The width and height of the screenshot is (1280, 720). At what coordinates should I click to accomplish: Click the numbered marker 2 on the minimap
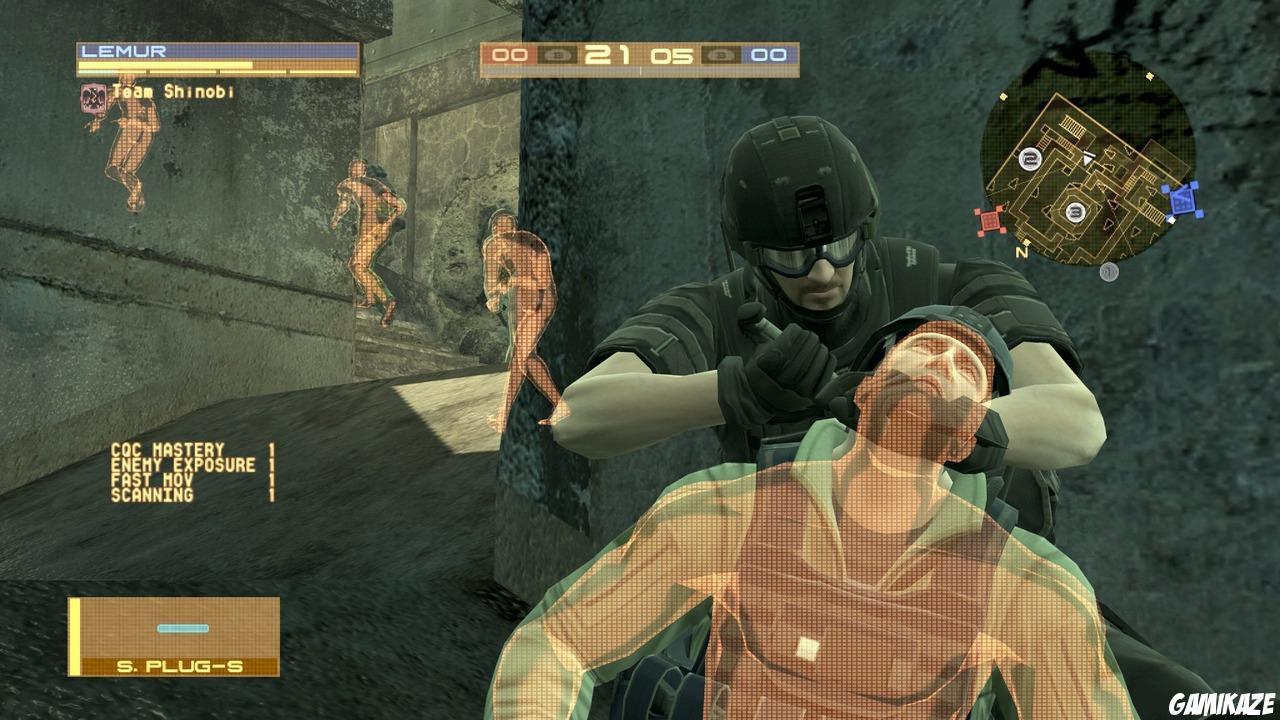click(x=1031, y=160)
